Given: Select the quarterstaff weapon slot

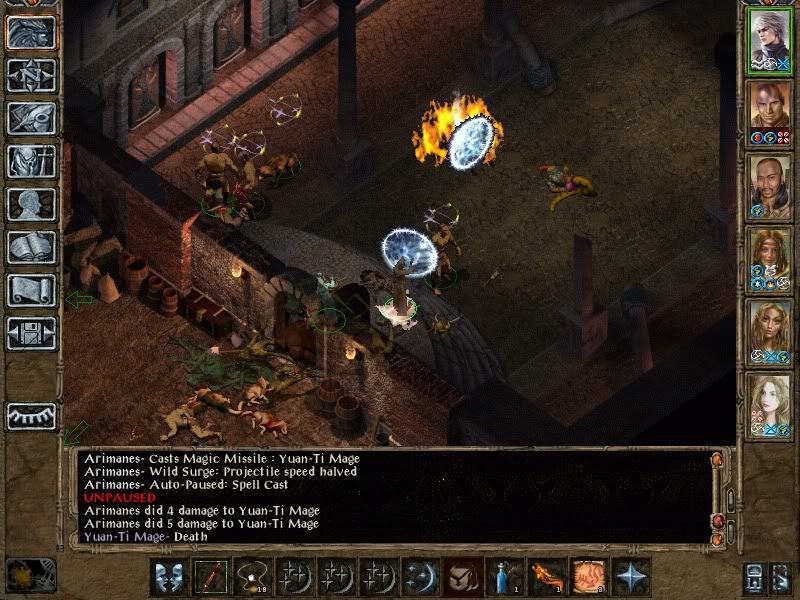Looking at the screenshot, I should (210, 577).
